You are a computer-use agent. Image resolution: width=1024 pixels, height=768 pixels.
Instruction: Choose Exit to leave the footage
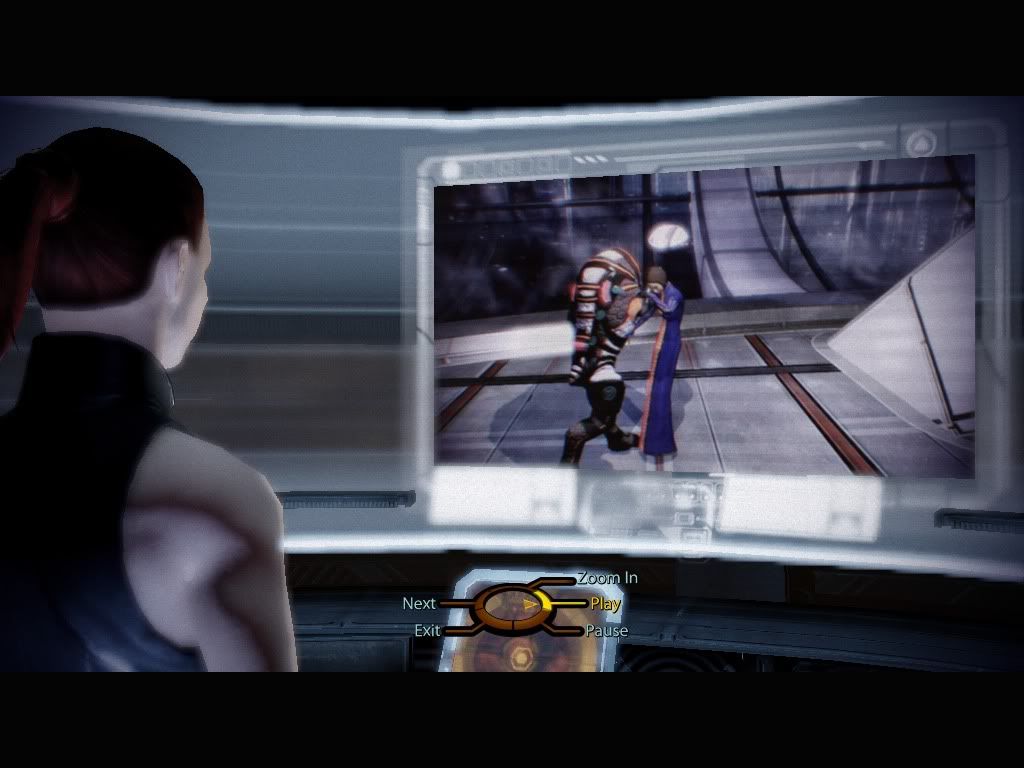[427, 631]
